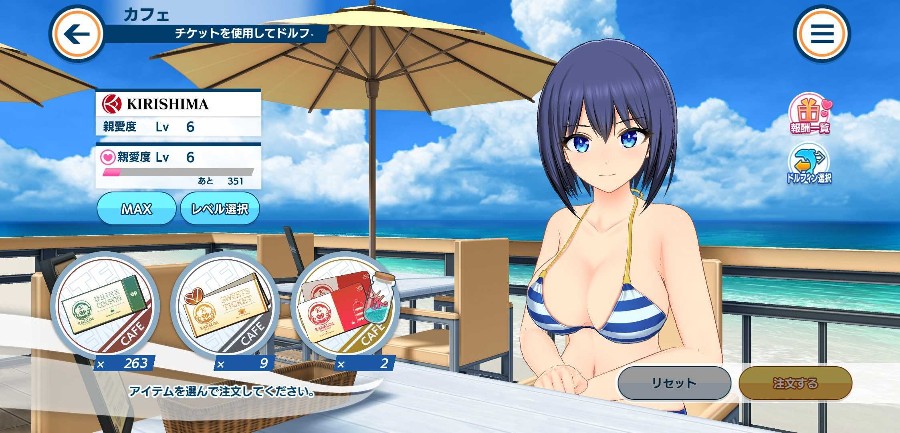Image resolution: width=900 pixels, height=433 pixels.
Task: Open the hamburger main menu
Action: click(822, 34)
